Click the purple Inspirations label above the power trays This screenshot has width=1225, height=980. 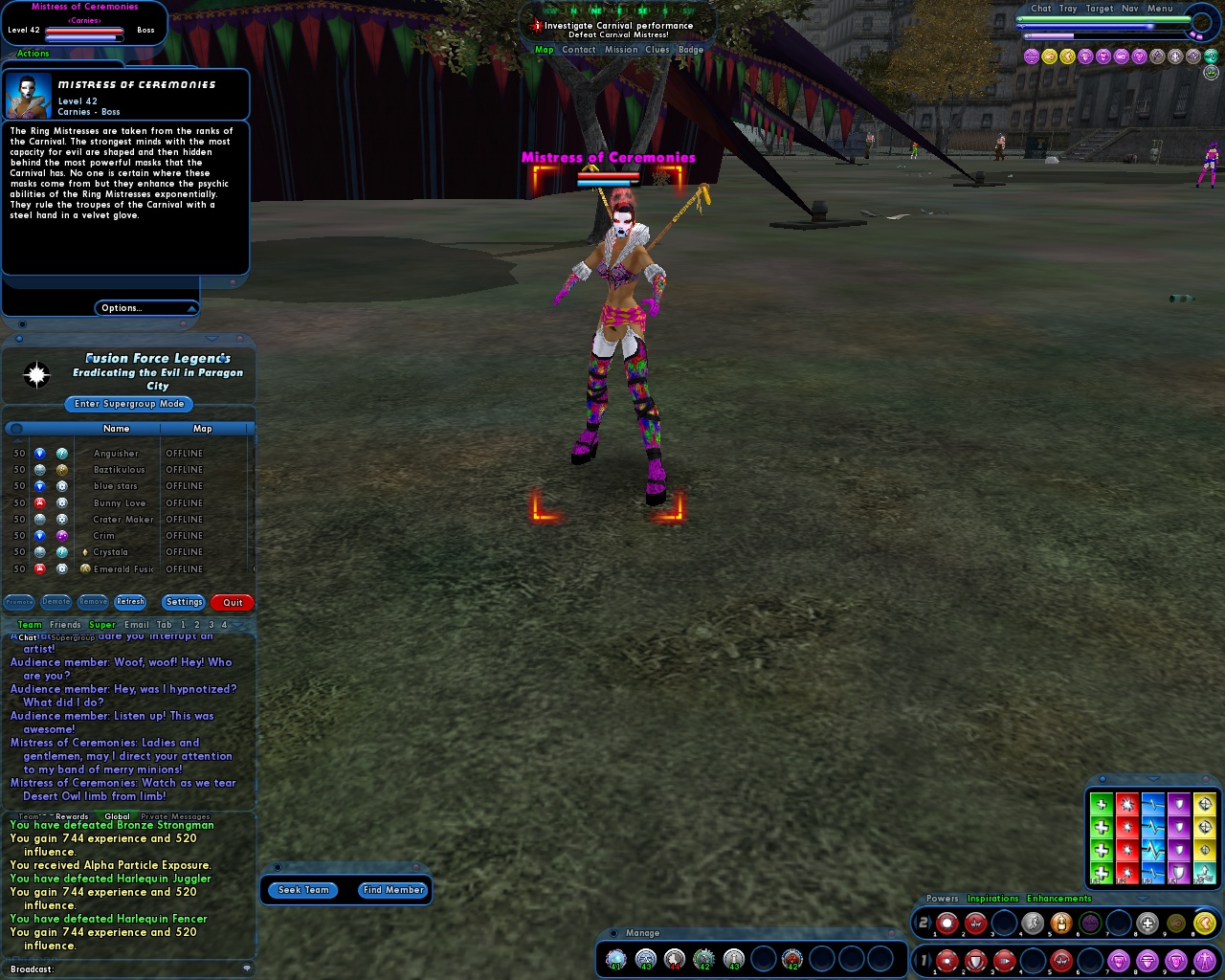993,899
